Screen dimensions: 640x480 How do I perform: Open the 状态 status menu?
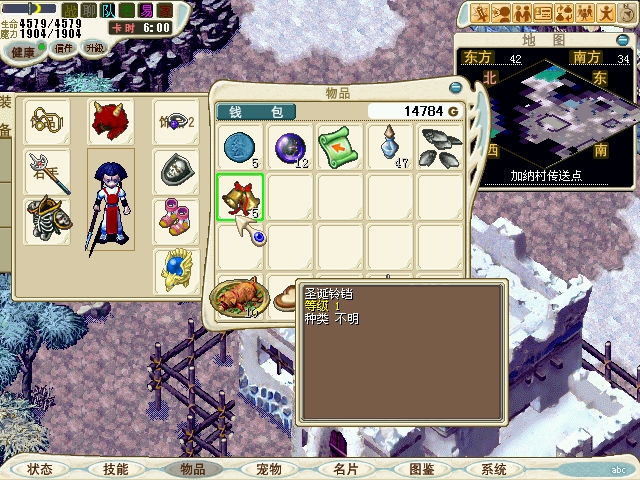pyautogui.click(x=40, y=468)
